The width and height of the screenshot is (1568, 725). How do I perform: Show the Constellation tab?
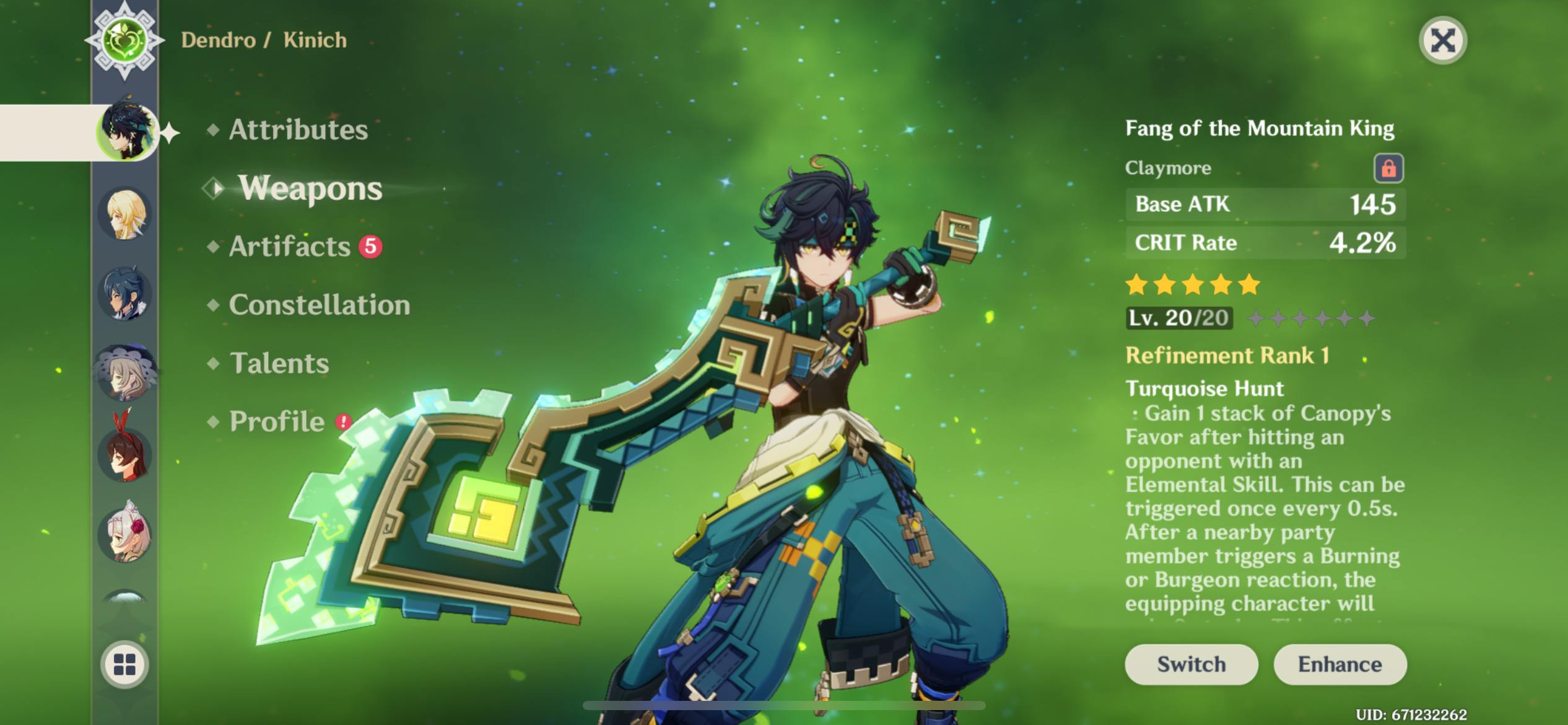[319, 305]
